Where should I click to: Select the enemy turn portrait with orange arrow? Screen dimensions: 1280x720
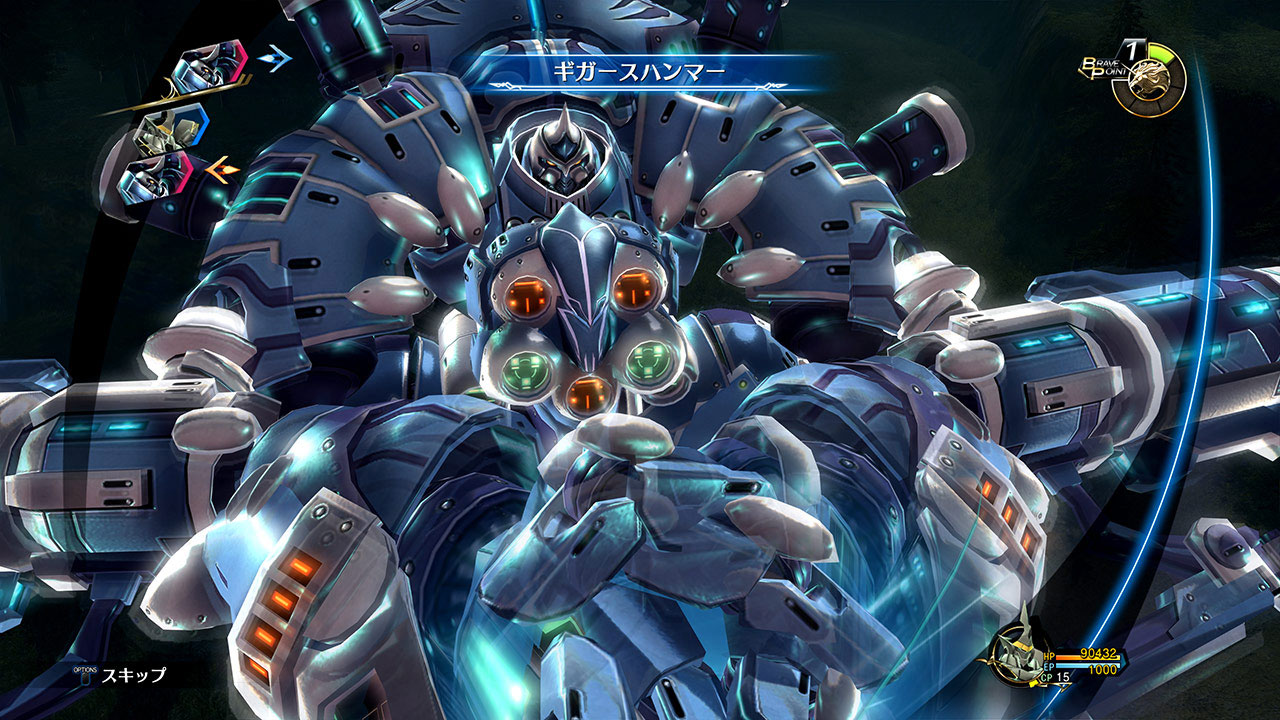(x=155, y=176)
